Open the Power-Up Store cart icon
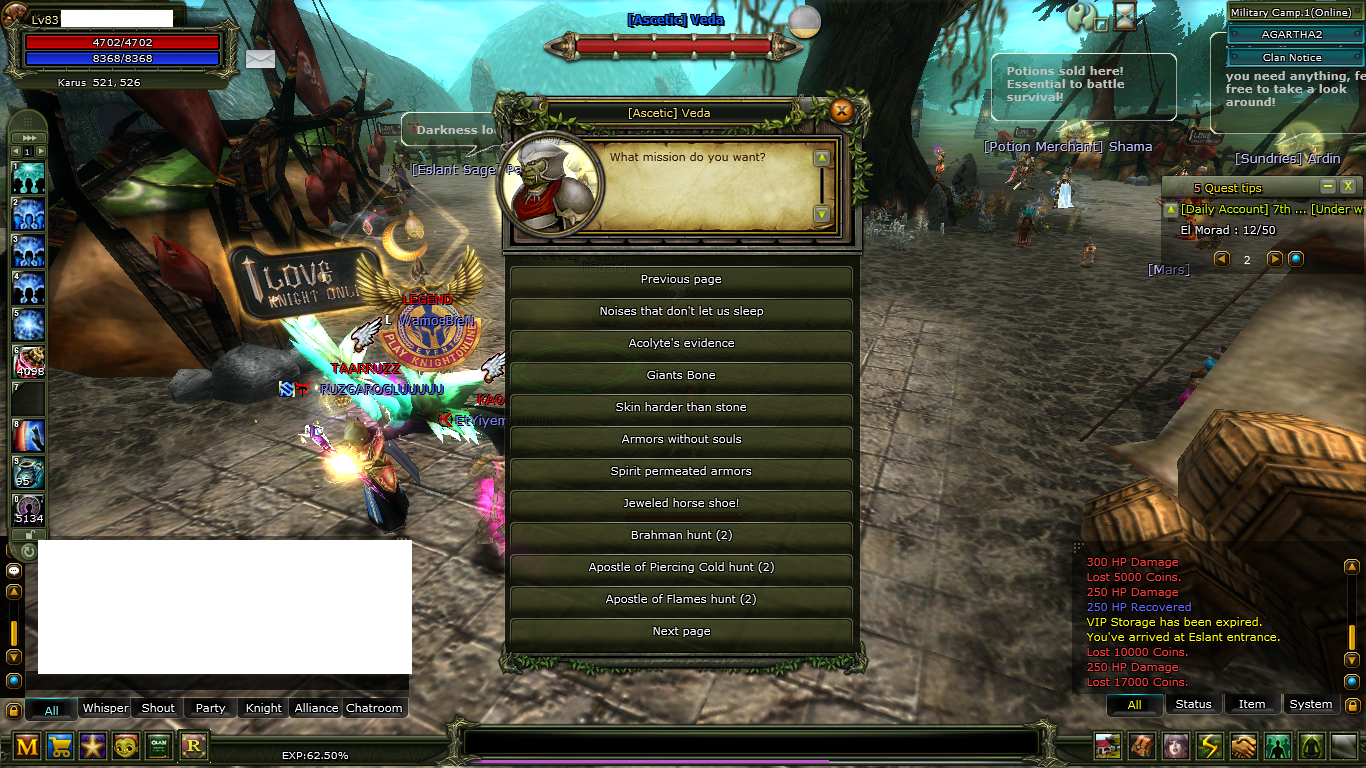The height and width of the screenshot is (768, 1366). (x=60, y=746)
